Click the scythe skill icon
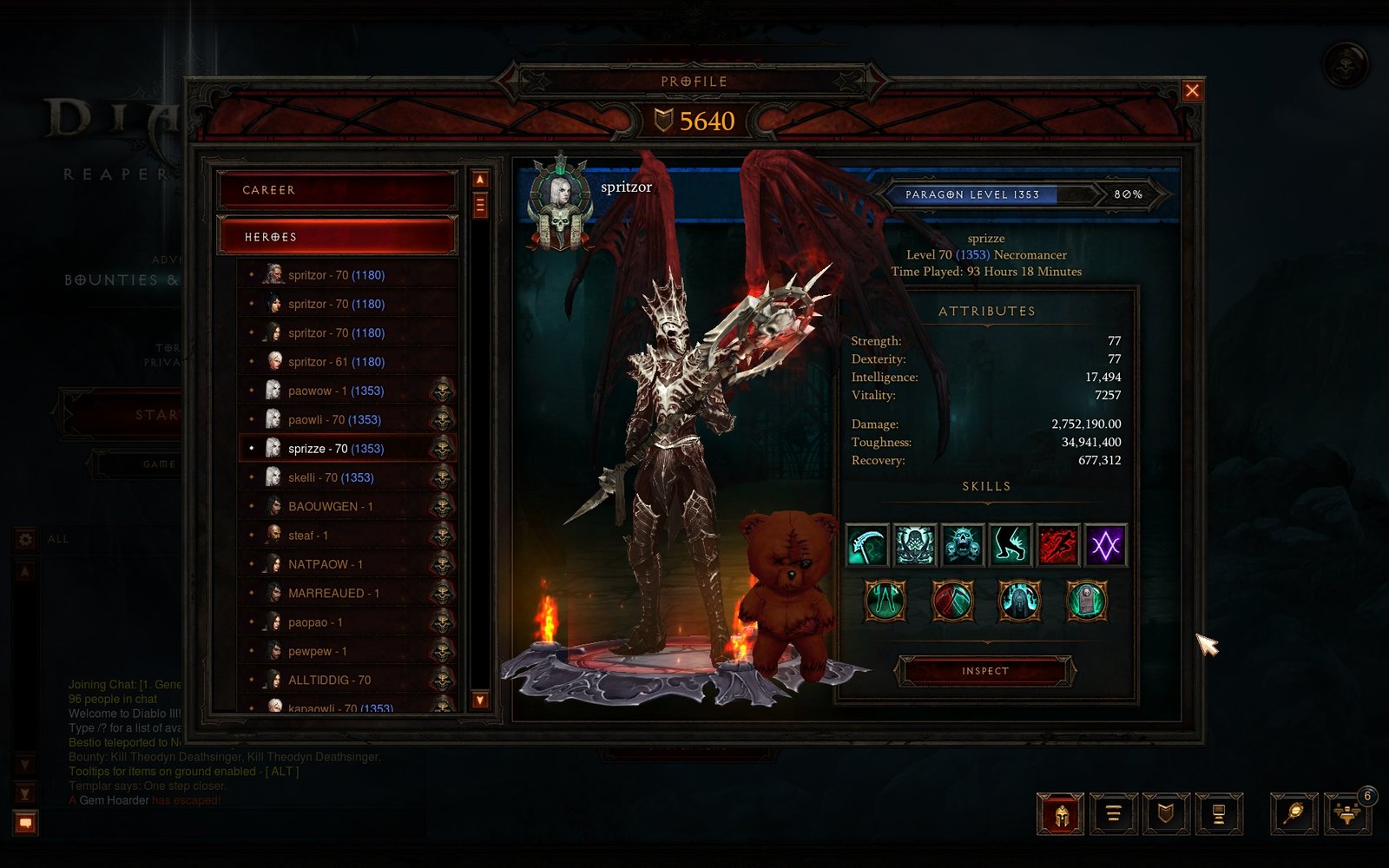The height and width of the screenshot is (868, 1389). tap(867, 545)
